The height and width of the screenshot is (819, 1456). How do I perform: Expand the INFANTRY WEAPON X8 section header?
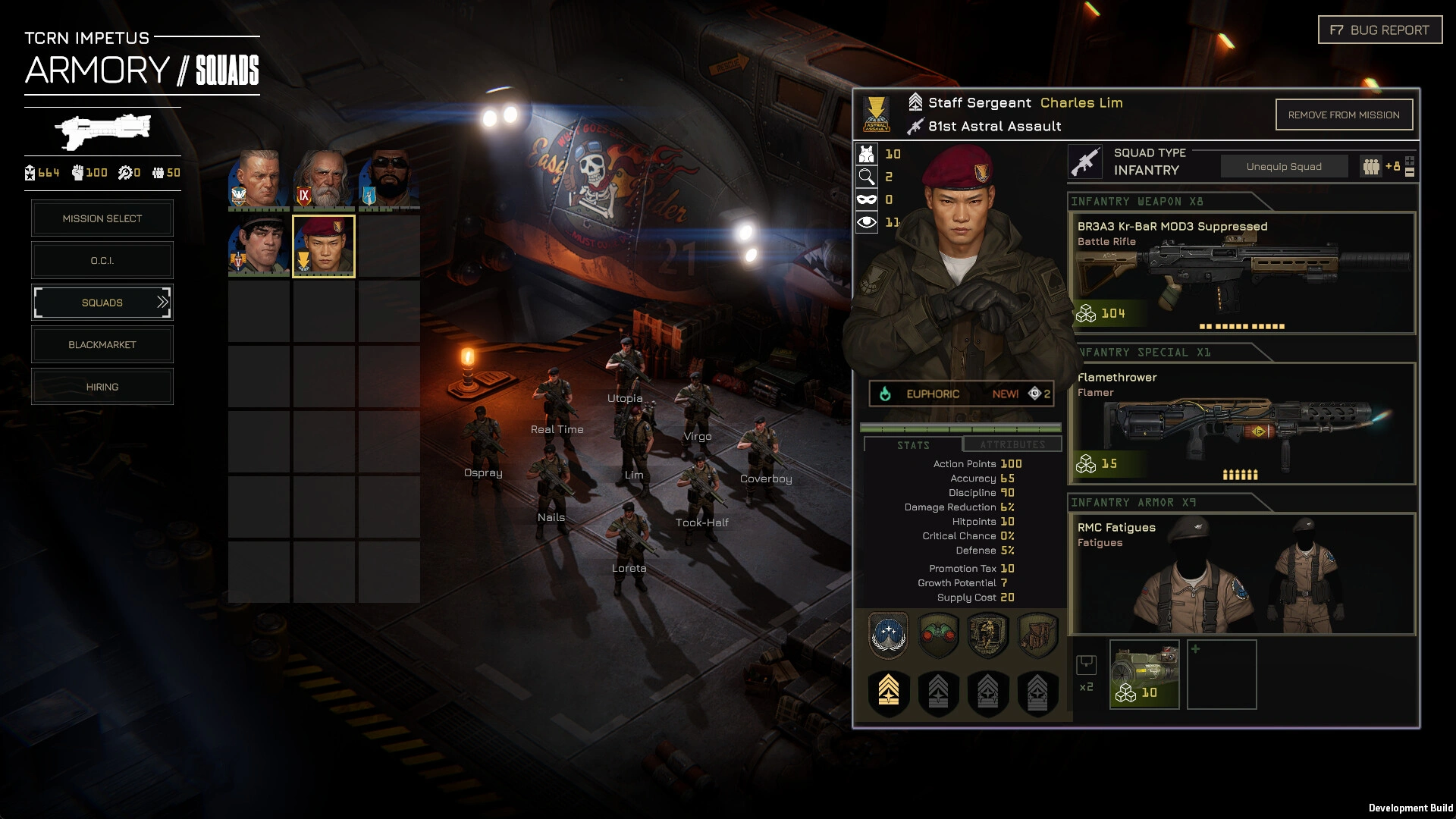click(x=1136, y=202)
